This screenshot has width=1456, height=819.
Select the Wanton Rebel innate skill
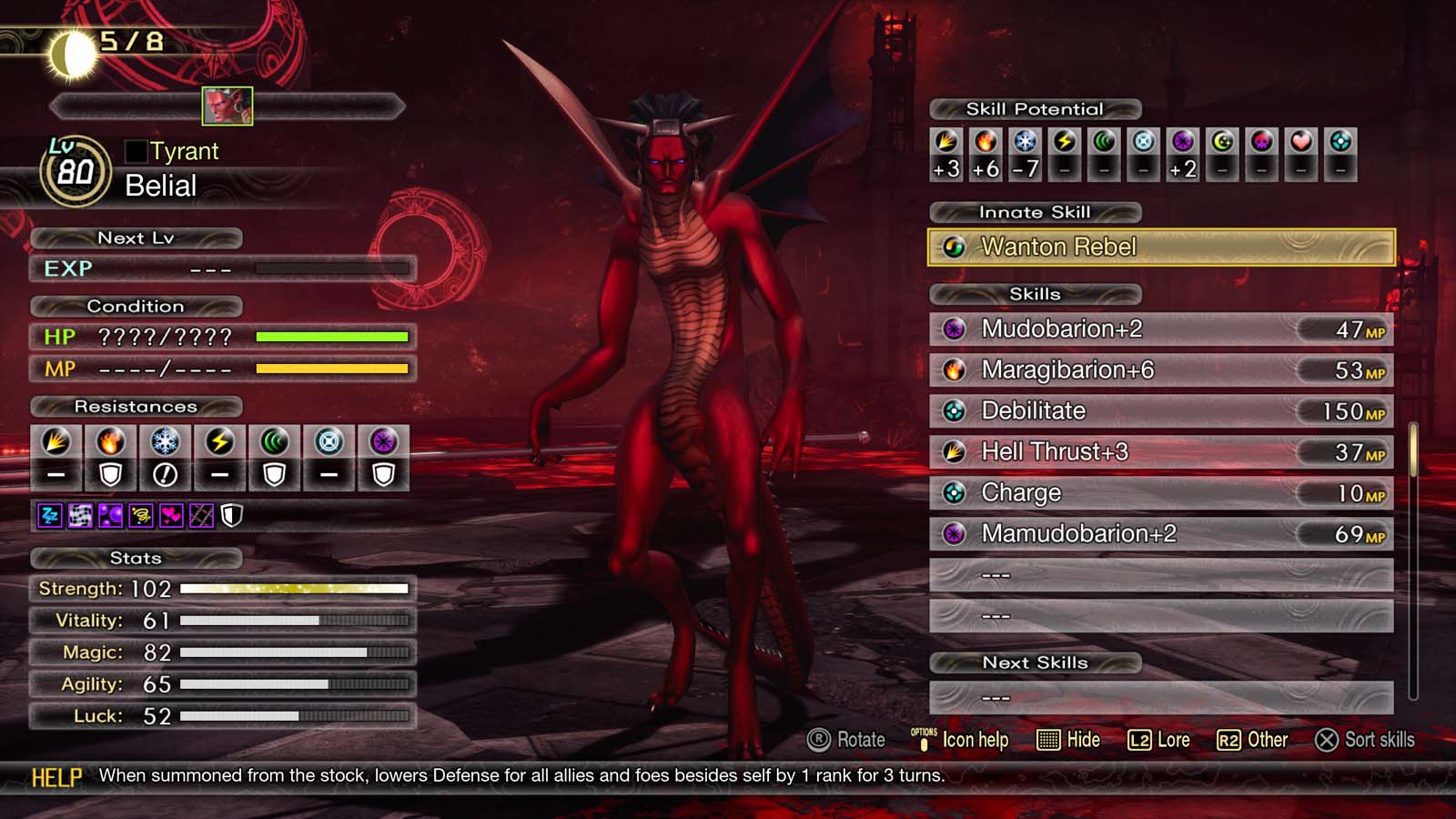pyautogui.click(x=1156, y=246)
